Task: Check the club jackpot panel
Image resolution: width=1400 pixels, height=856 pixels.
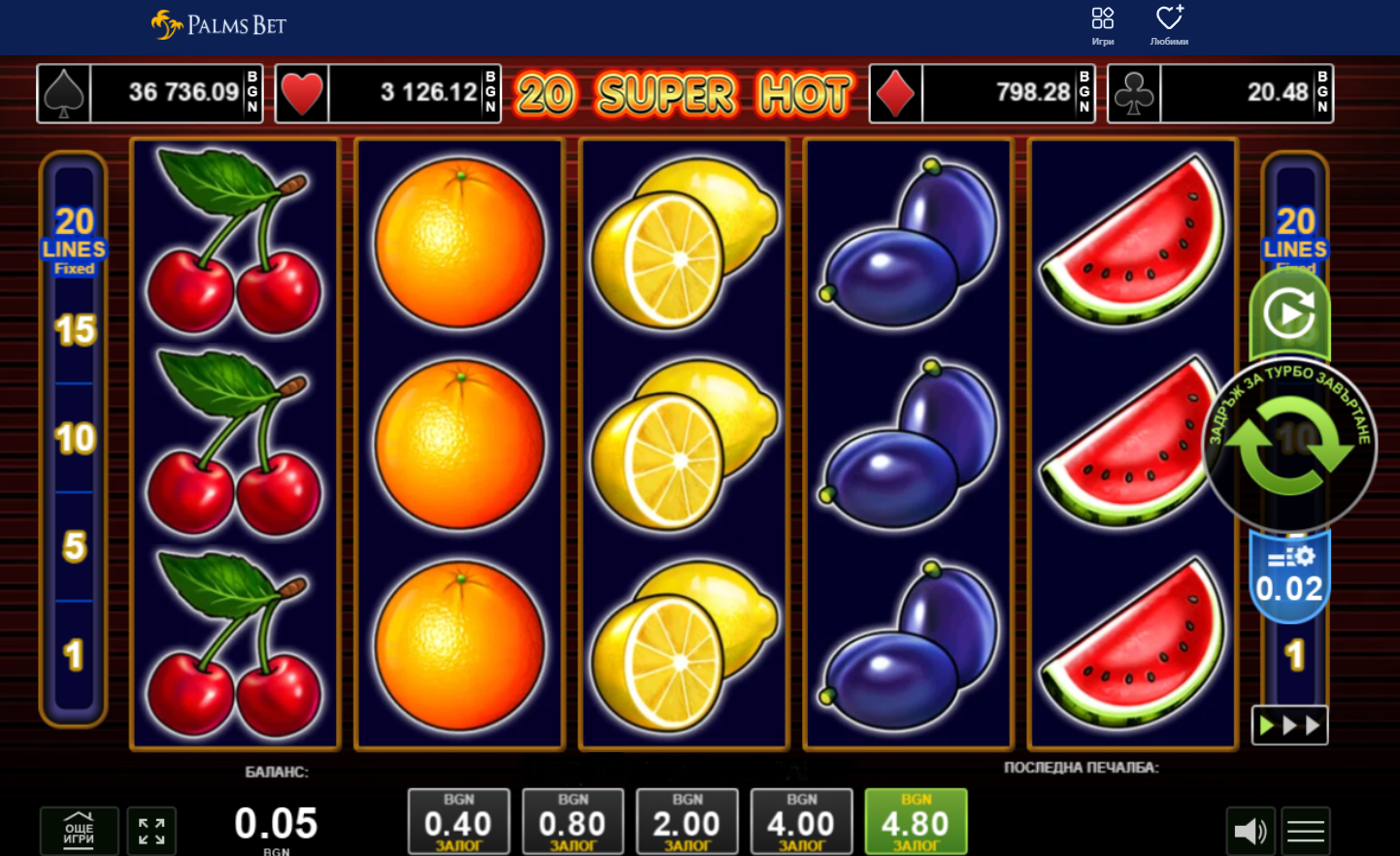Action: click(1220, 93)
